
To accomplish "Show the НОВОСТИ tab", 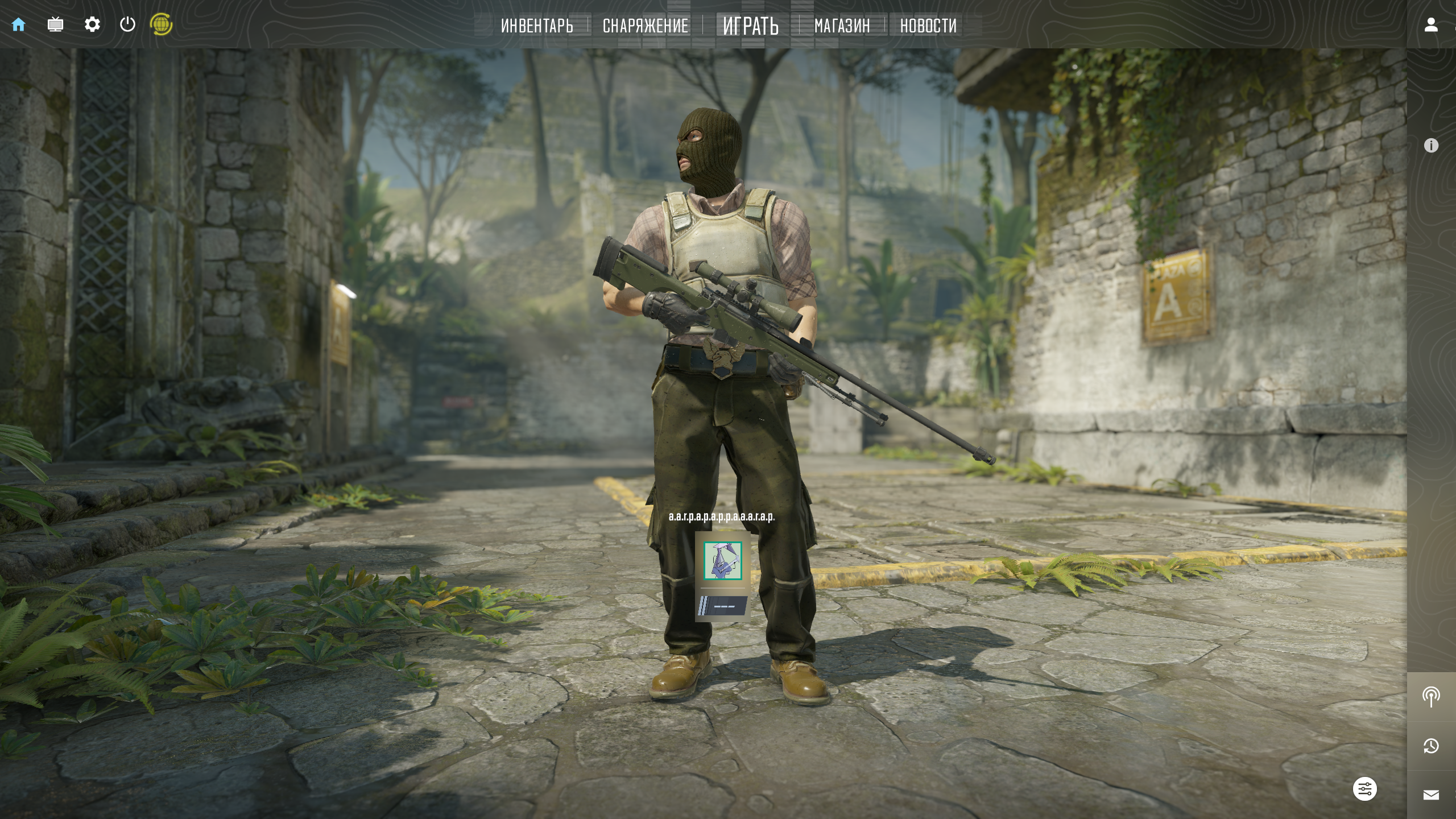I will tap(928, 26).
